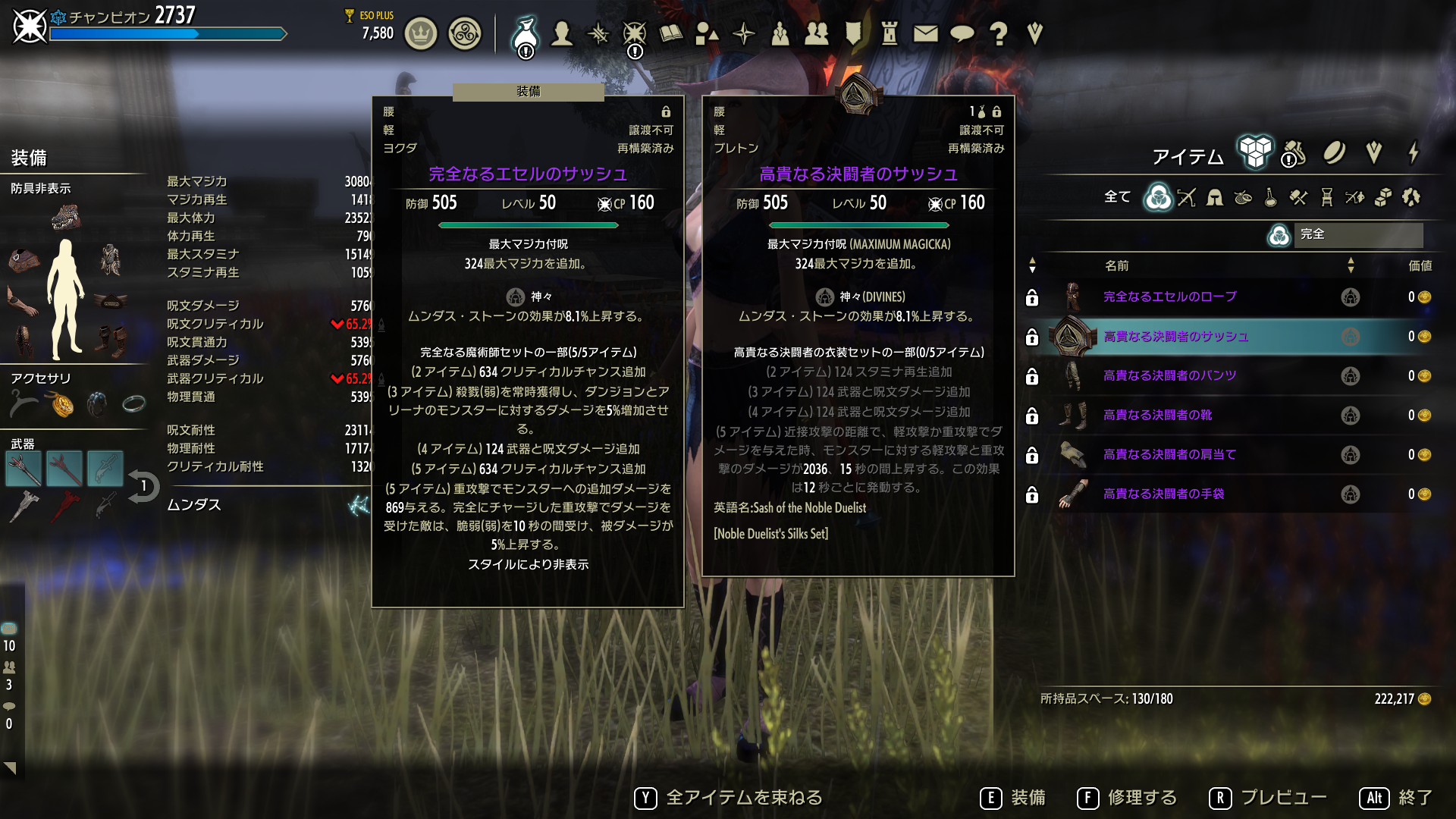The image size is (1456, 819).
Task: Filter inventory by weapons crossed-swords icon
Action: 1187,198
